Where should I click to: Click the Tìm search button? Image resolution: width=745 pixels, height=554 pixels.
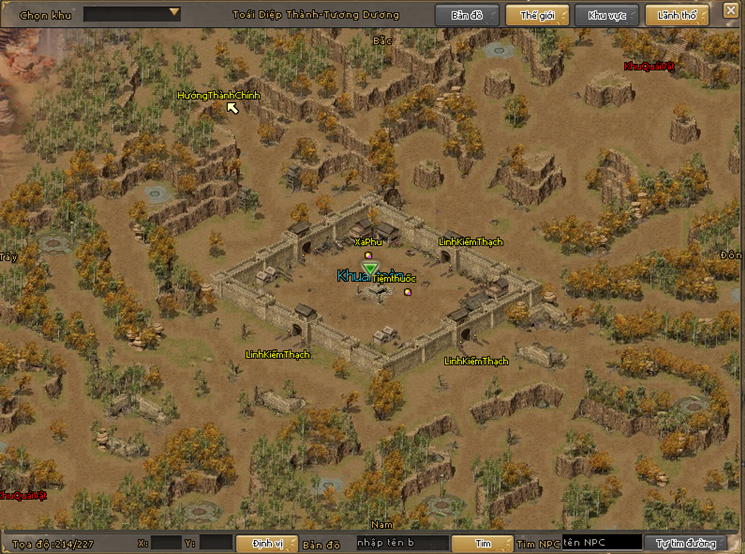(483, 543)
